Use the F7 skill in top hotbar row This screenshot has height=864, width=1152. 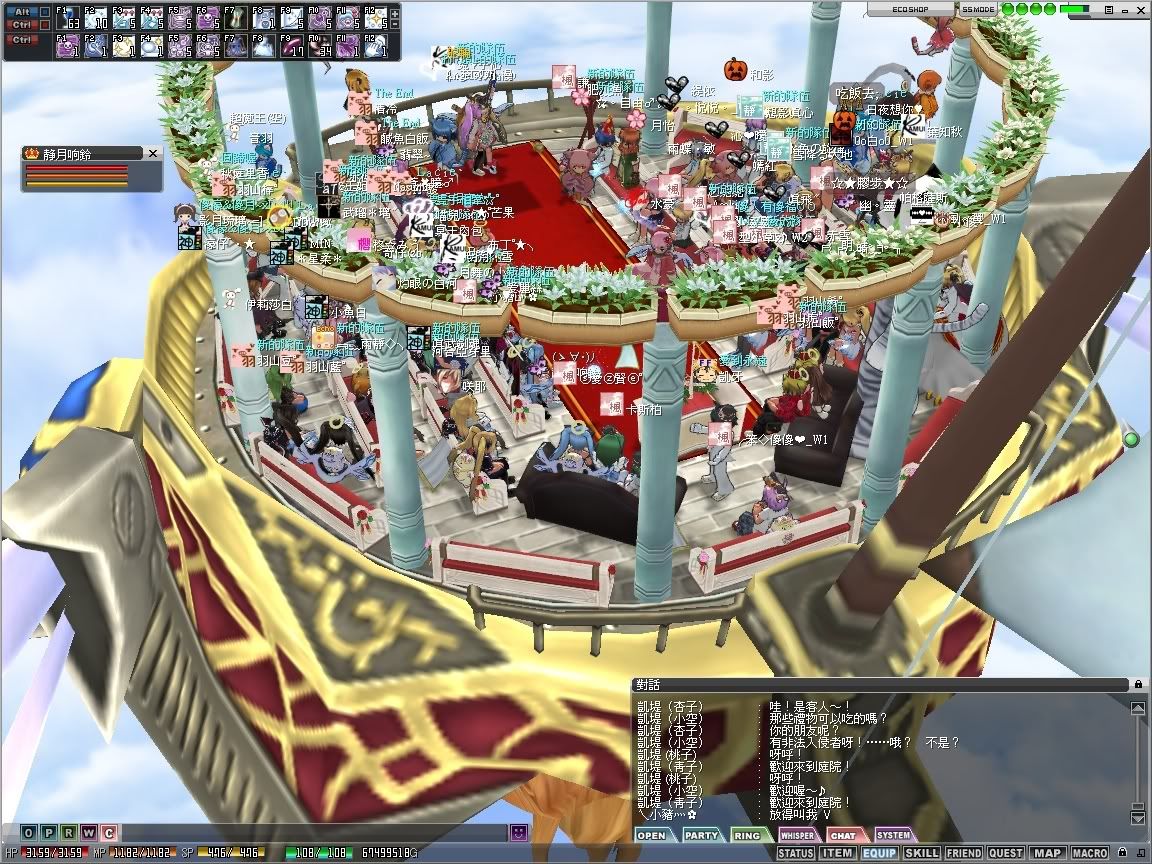tap(234, 16)
